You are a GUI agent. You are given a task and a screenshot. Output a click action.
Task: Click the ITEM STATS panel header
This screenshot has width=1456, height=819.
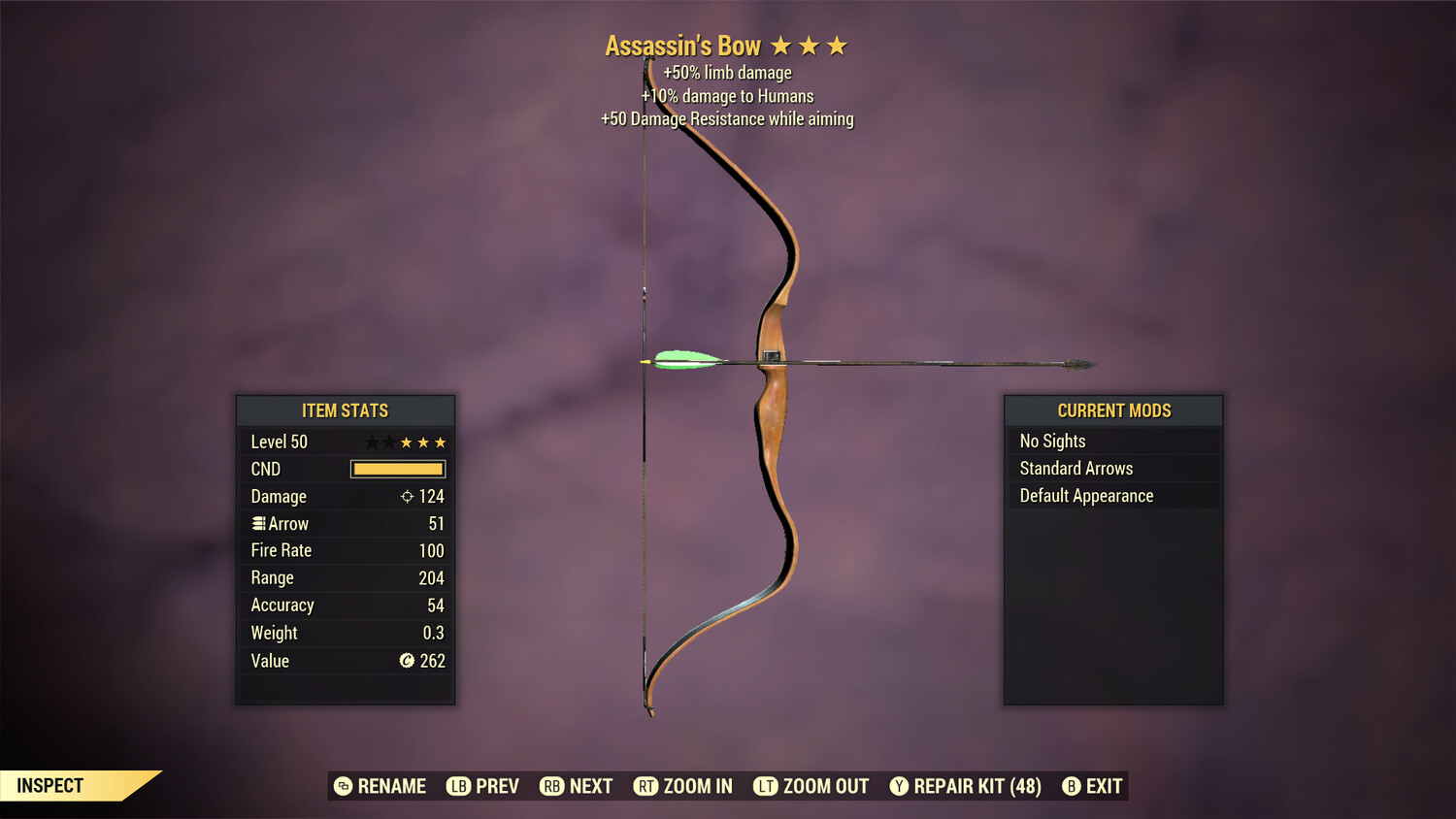(x=346, y=410)
